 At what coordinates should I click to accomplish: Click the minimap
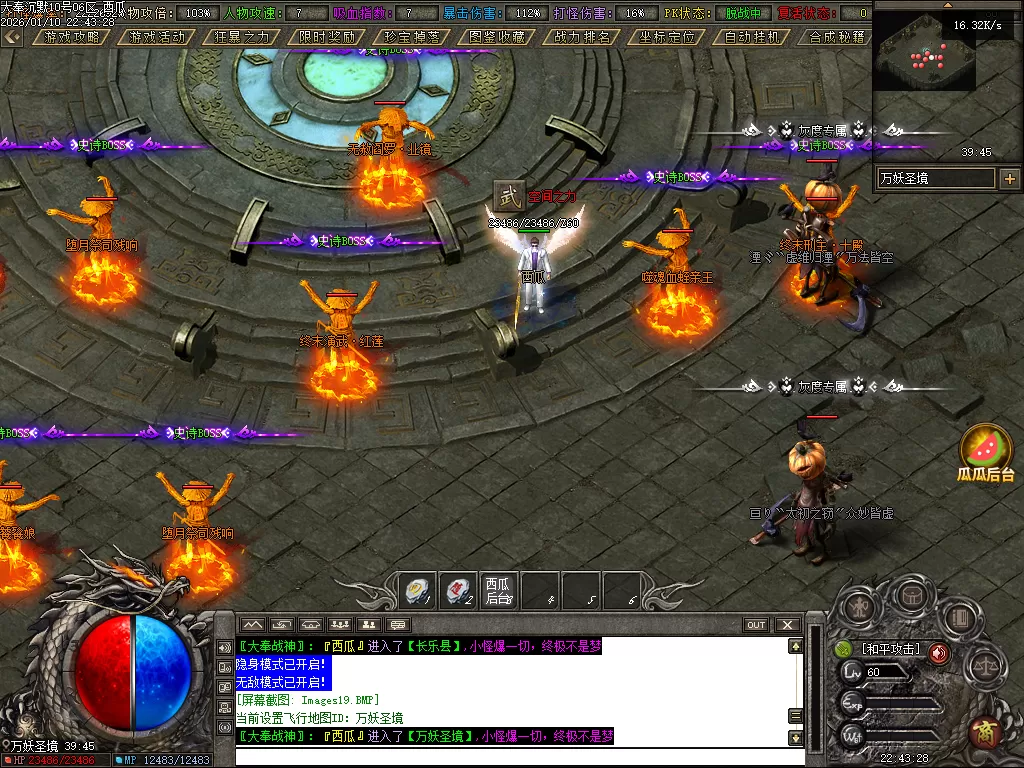coord(925,62)
